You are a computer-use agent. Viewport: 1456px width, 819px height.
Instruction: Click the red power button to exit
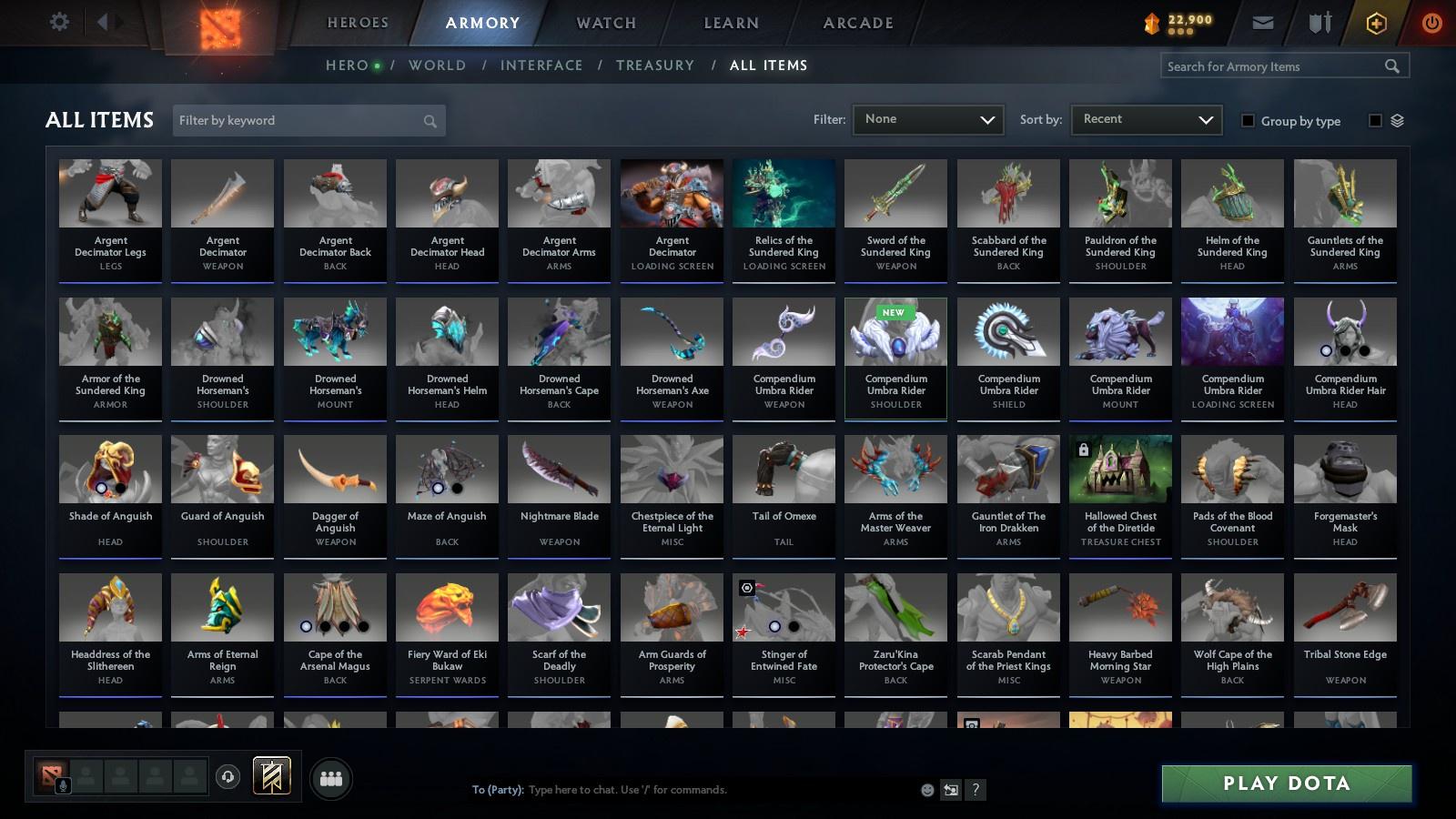pyautogui.click(x=1431, y=21)
